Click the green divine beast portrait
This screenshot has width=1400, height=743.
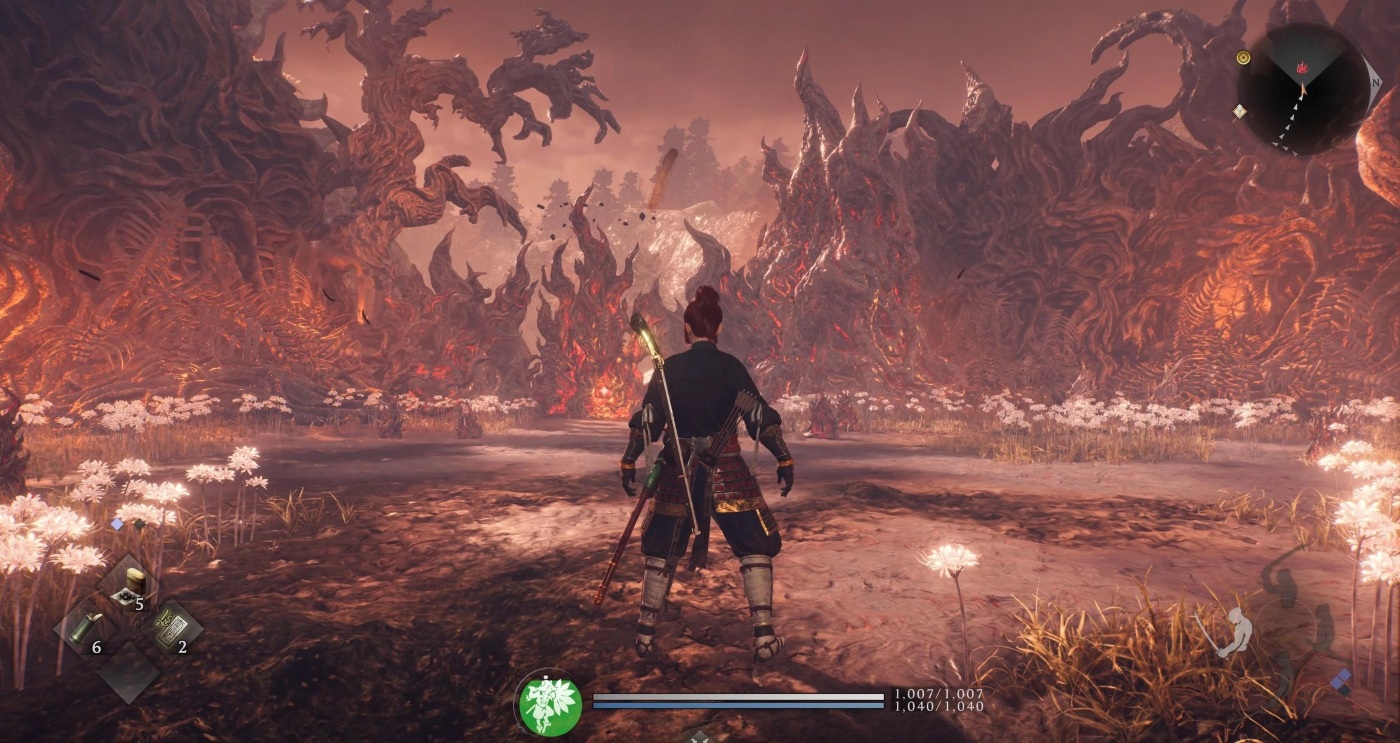[548, 698]
